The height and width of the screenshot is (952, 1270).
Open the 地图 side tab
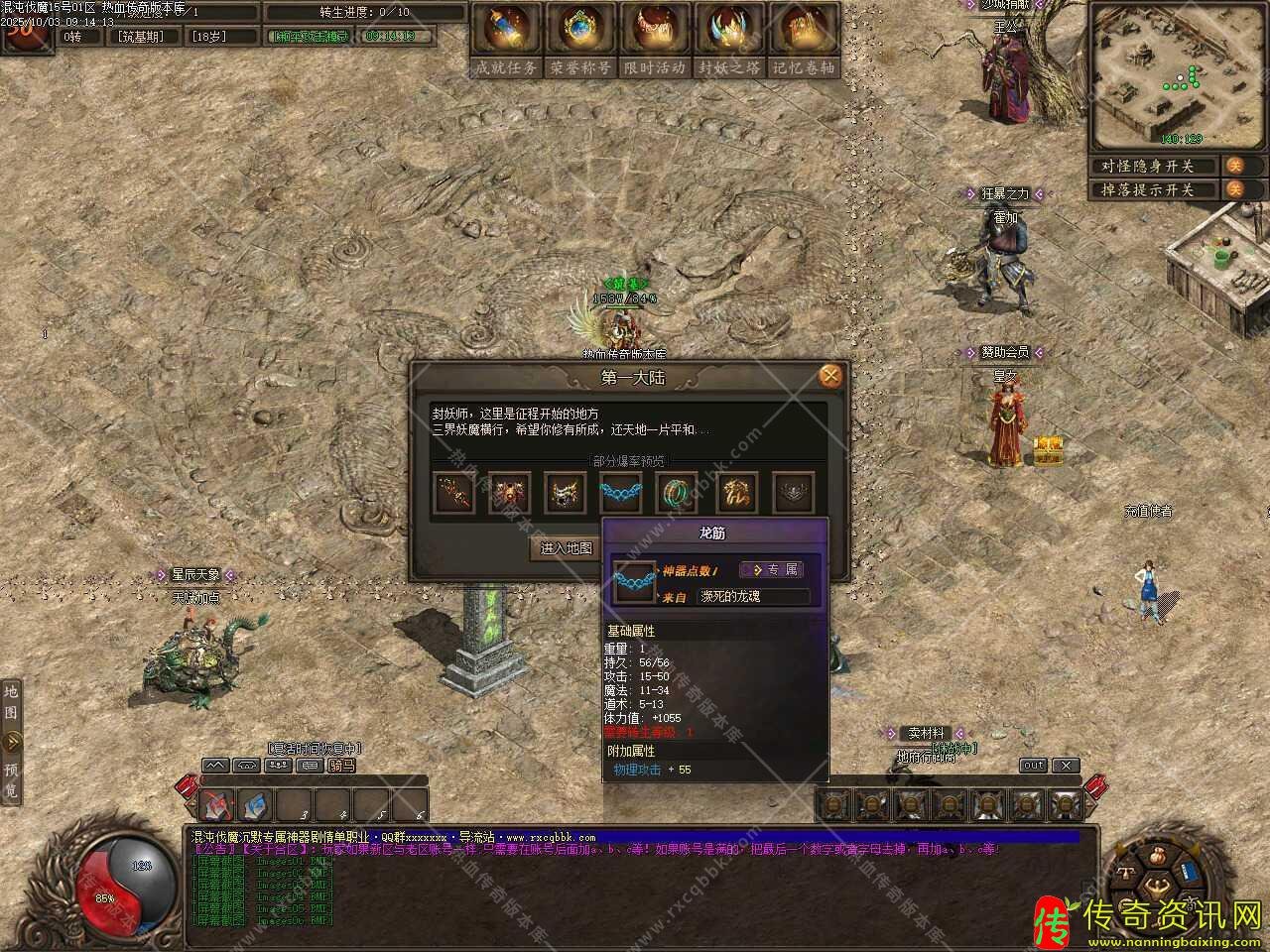(x=11, y=701)
